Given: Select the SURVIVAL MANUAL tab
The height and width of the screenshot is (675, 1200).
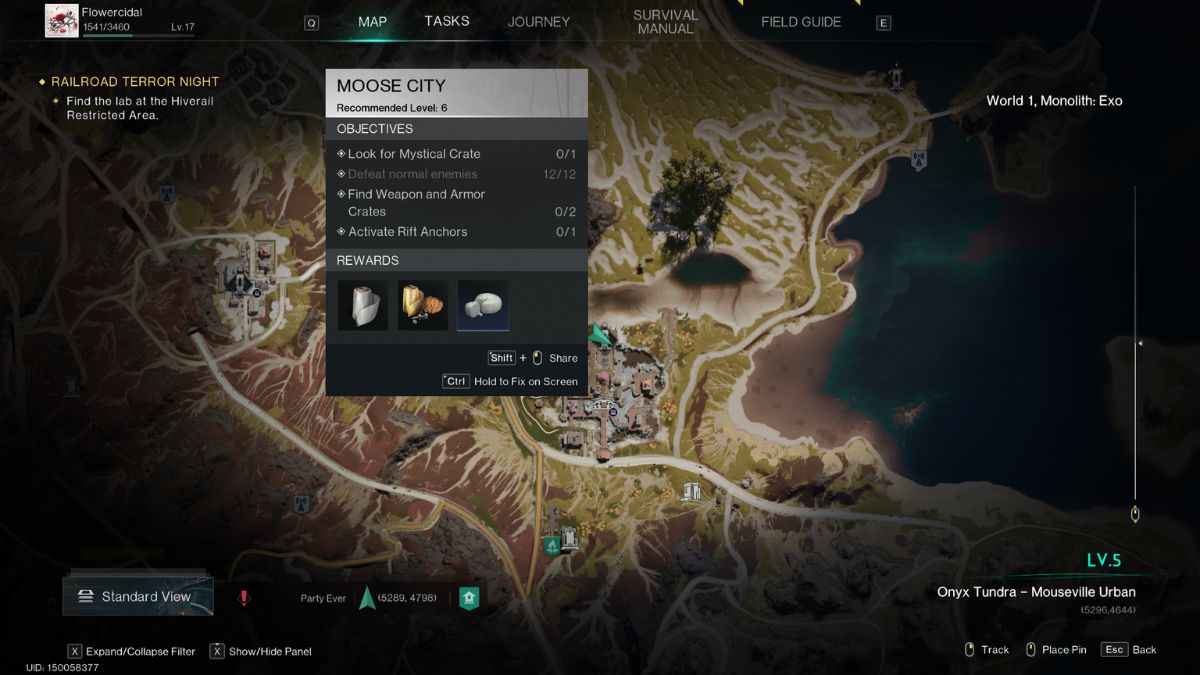Looking at the screenshot, I should point(665,22).
